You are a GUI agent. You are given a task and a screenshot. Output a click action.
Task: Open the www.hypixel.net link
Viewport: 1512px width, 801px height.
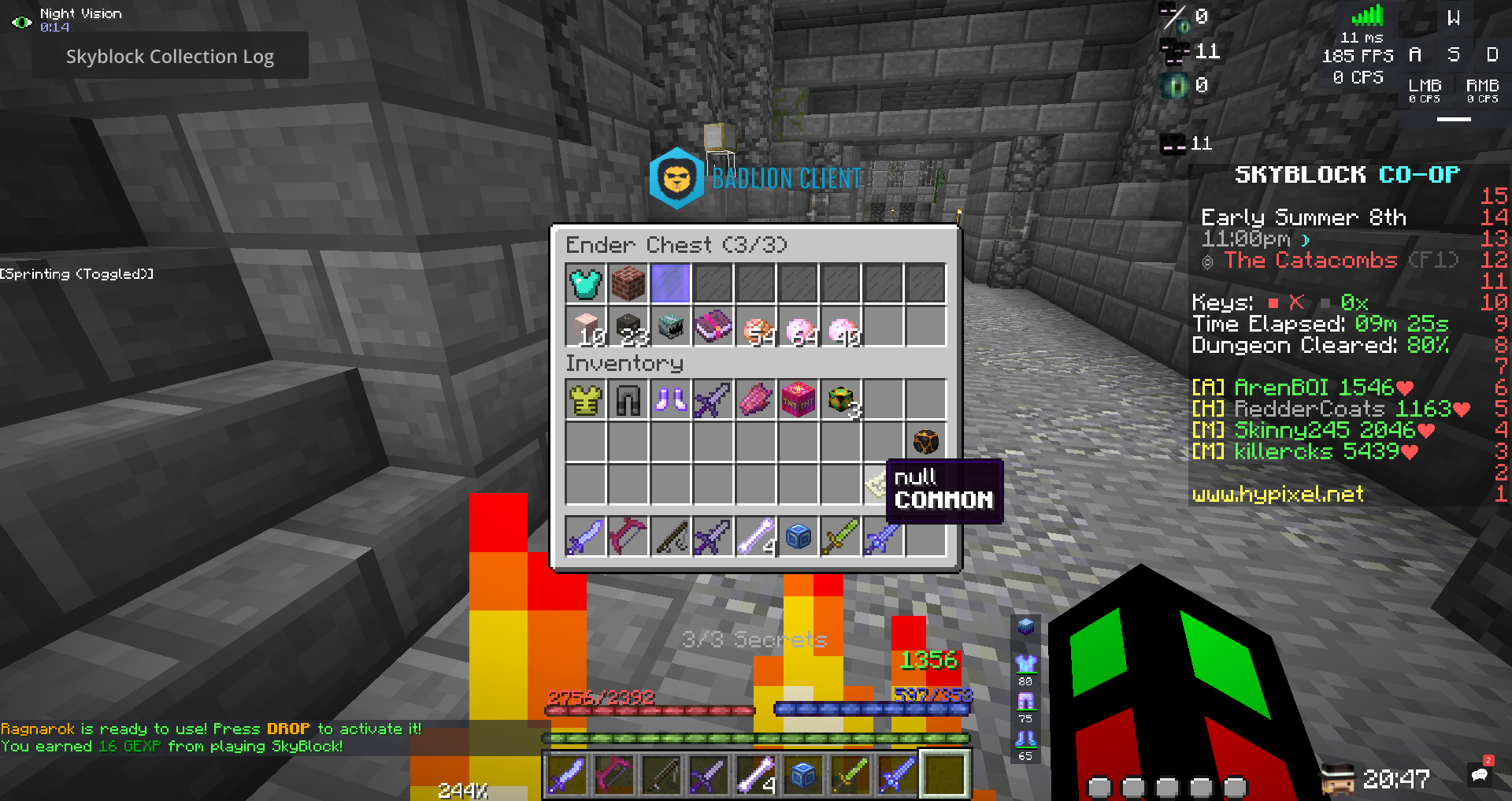tap(1277, 494)
